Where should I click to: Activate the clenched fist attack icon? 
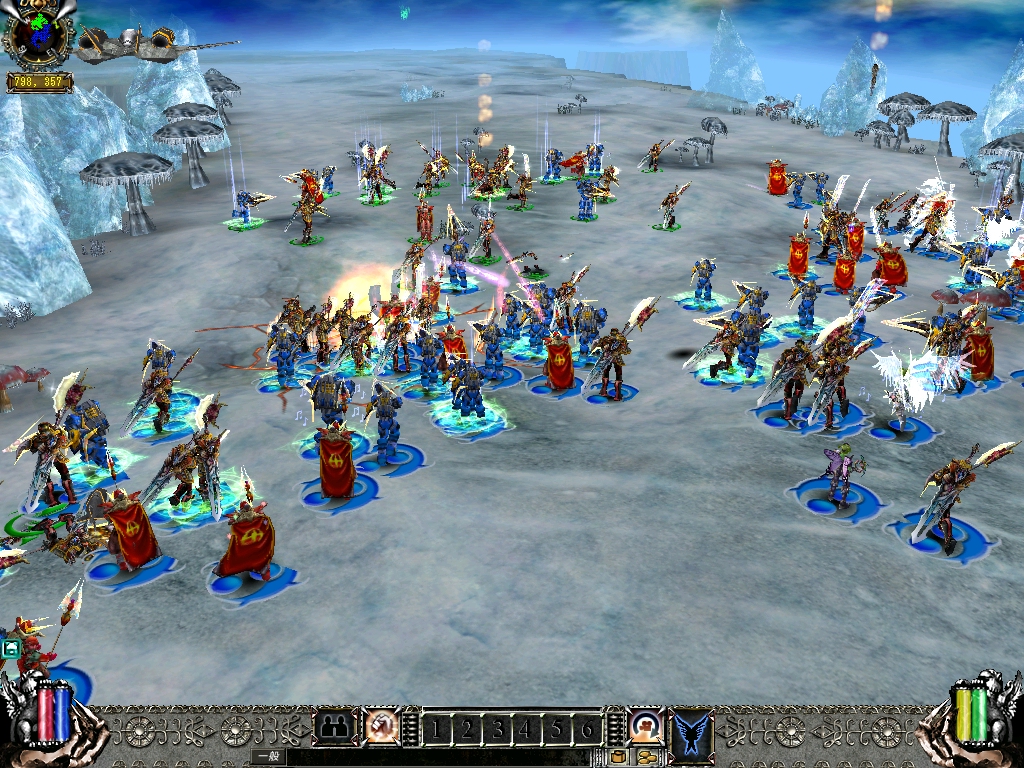[382, 727]
